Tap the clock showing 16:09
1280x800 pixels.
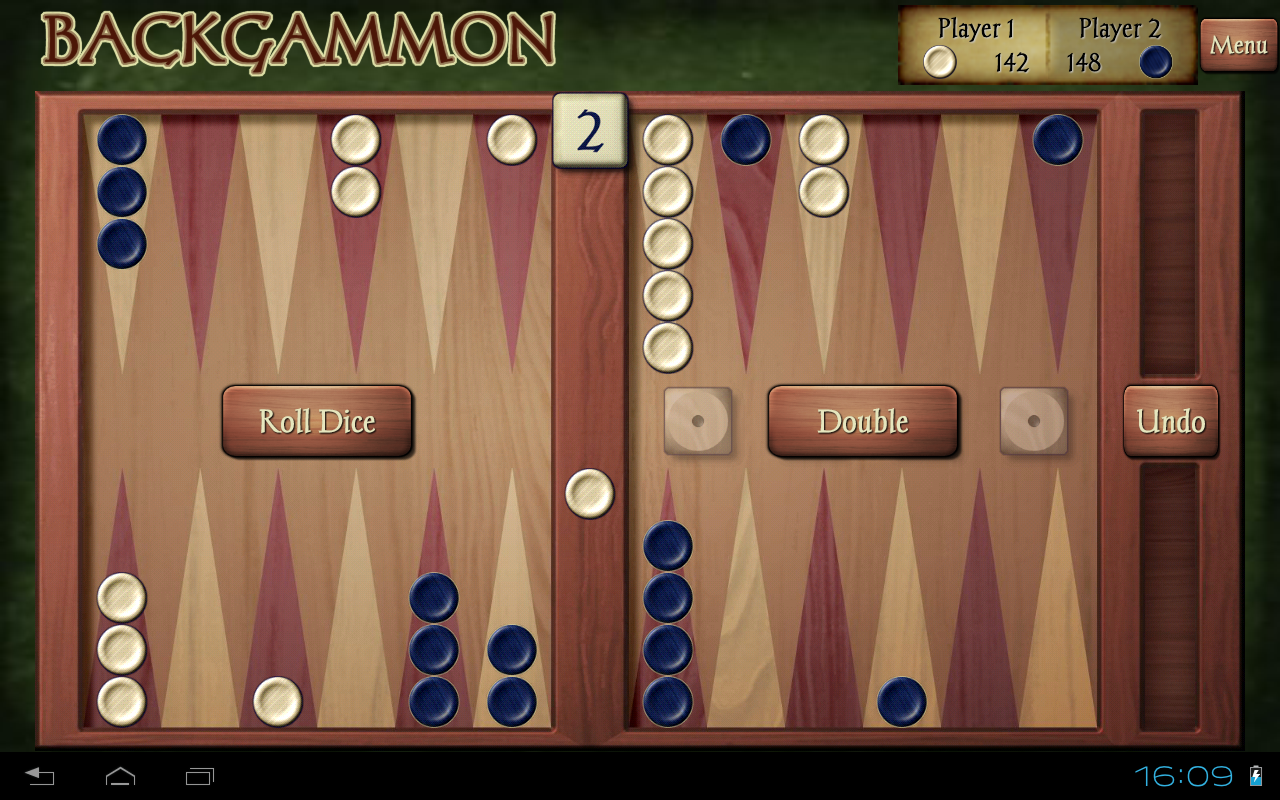click(1185, 775)
